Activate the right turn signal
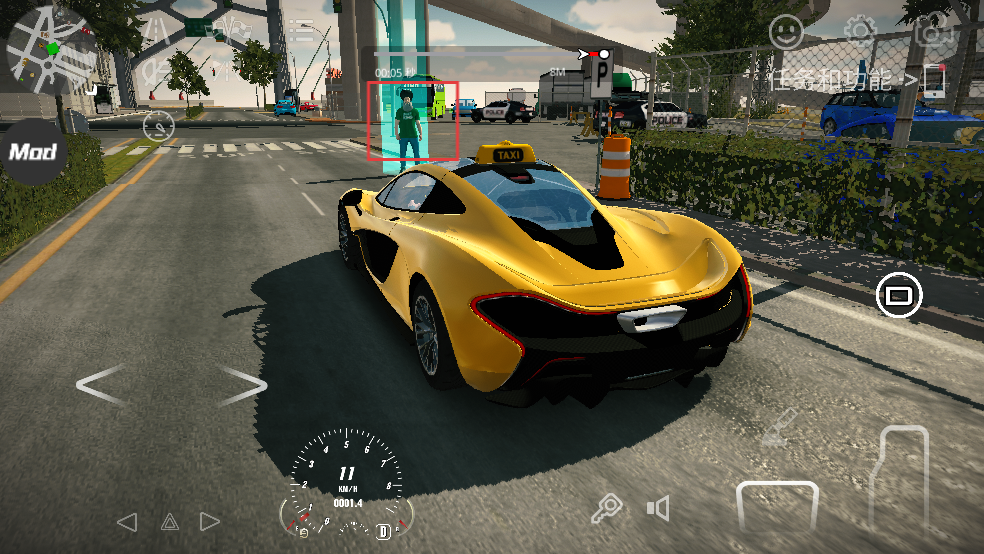984x554 pixels. [210, 521]
